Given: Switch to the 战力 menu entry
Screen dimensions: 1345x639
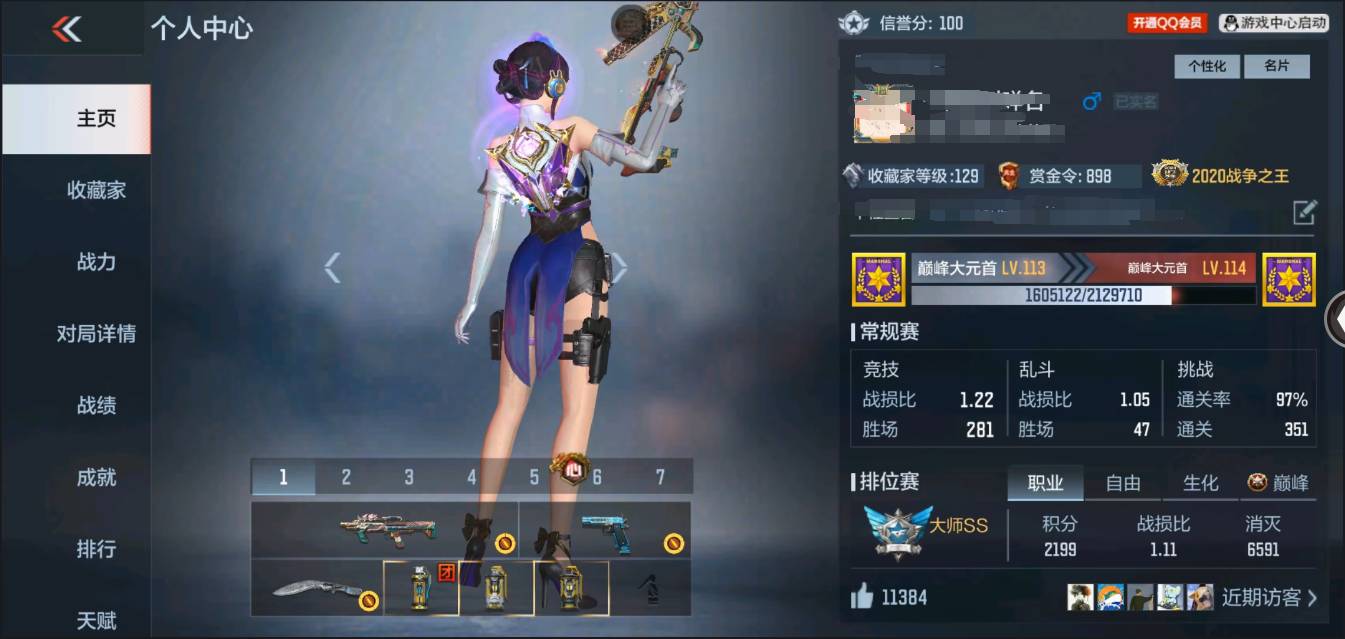Looking at the screenshot, I should coord(96,262).
